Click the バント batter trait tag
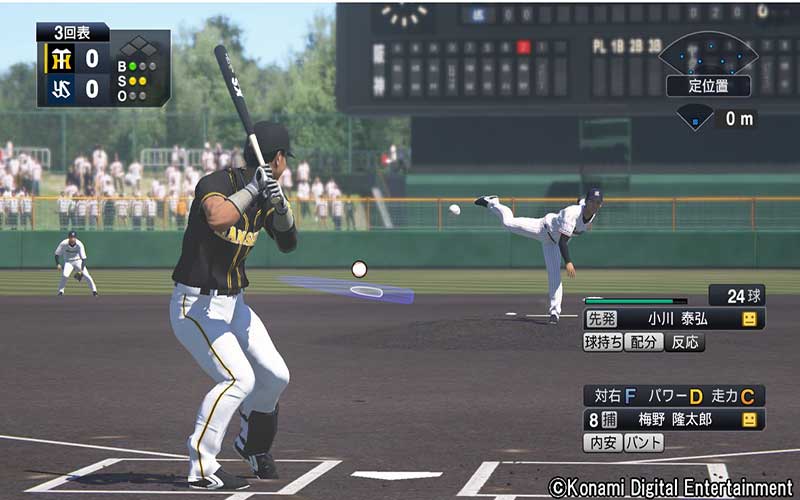 [x=644, y=442]
